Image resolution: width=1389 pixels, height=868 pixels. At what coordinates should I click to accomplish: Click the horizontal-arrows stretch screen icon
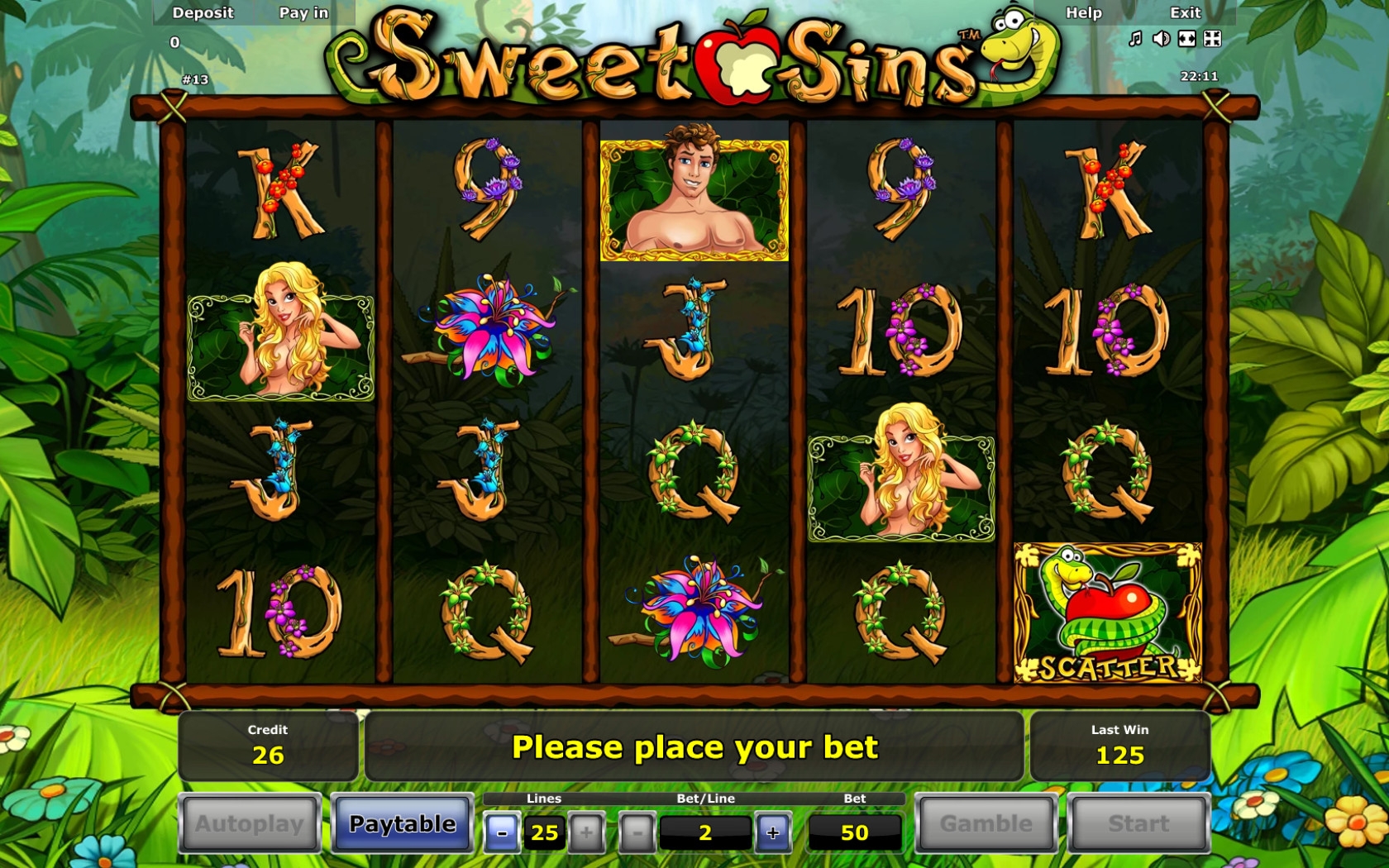click(1186, 39)
